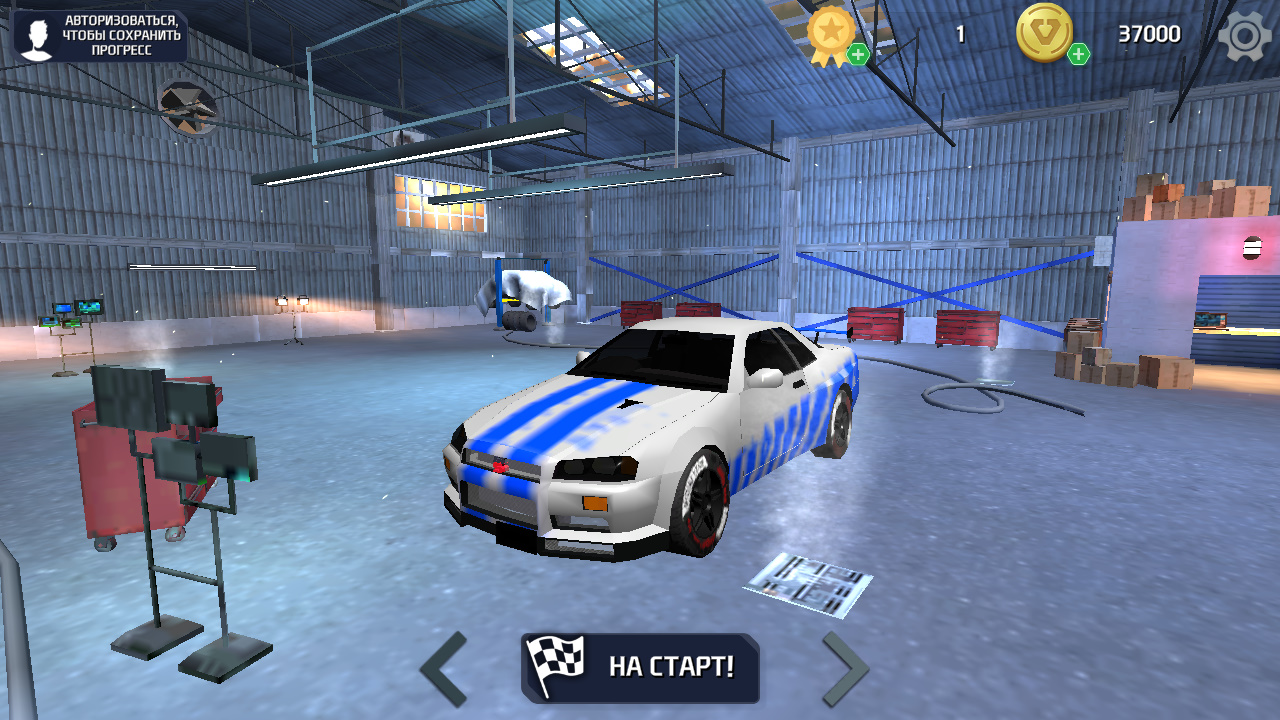Image resolution: width=1280 pixels, height=720 pixels.
Task: Open settings via the gear icon
Action: click(1243, 36)
